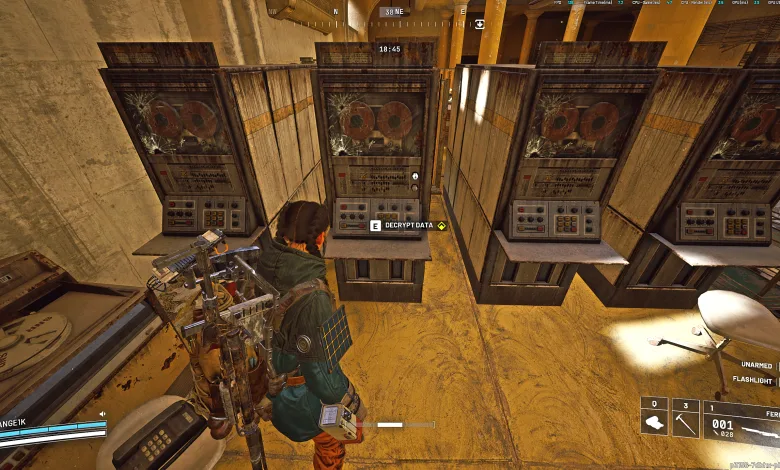This screenshot has width=780, height=470.
Task: Select the consumable slot numbered 0
Action: 654,417
